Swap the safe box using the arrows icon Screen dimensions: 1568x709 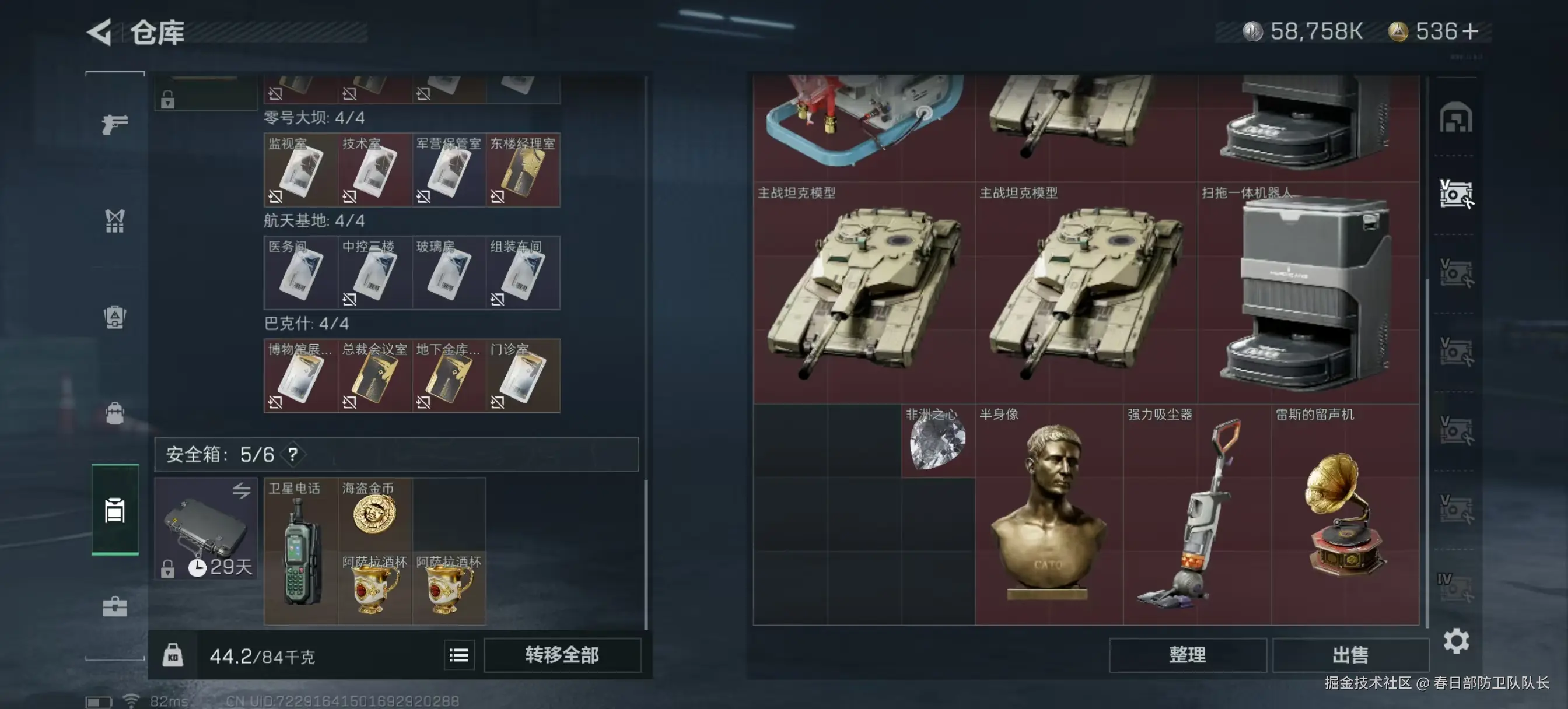point(241,490)
